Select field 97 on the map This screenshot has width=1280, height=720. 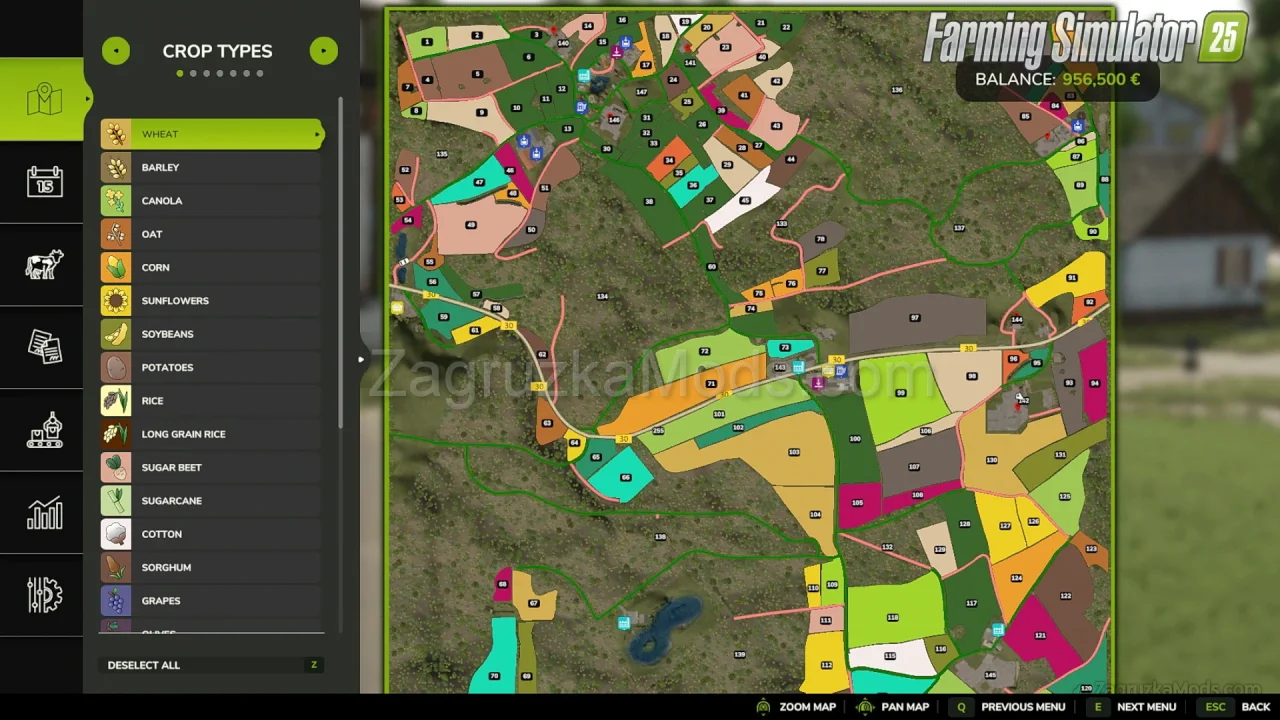tap(914, 319)
